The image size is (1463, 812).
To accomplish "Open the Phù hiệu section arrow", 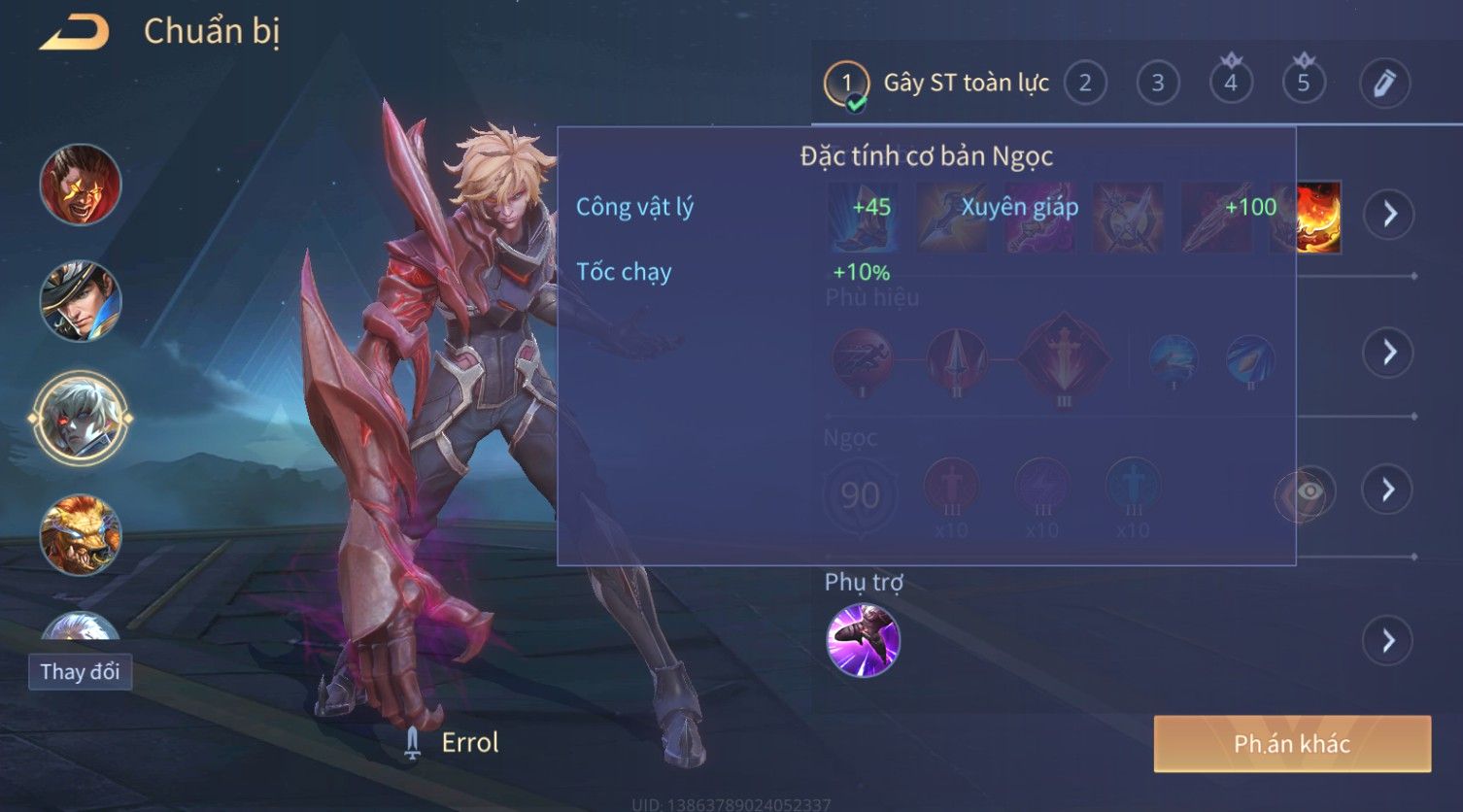I will 1389,352.
